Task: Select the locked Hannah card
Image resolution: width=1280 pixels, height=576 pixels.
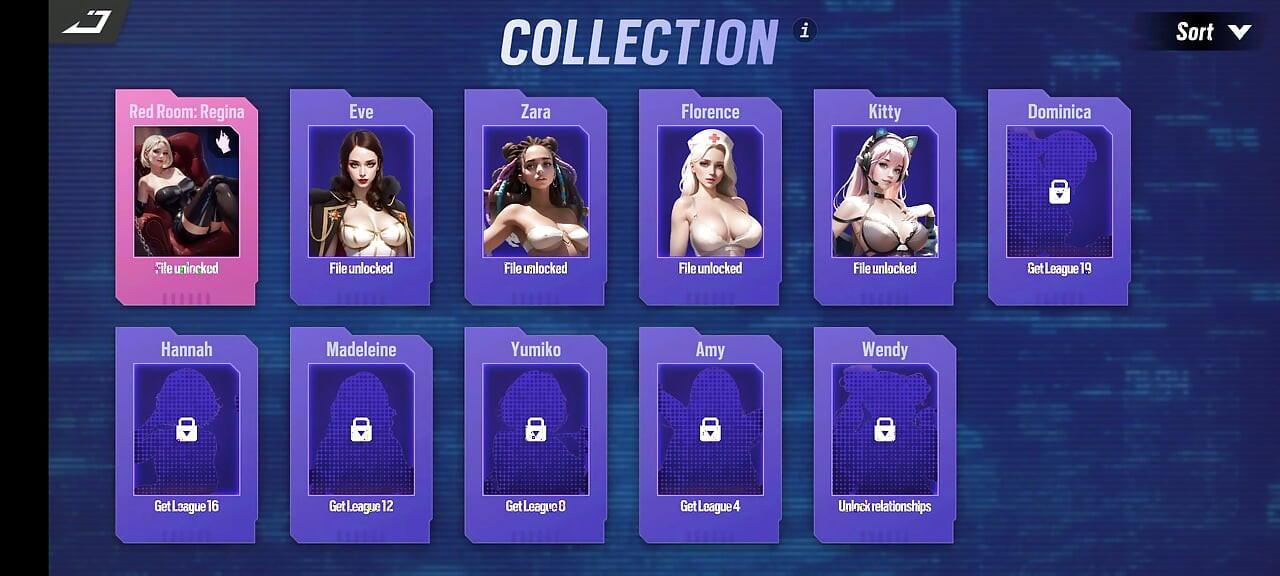Action: 186,434
